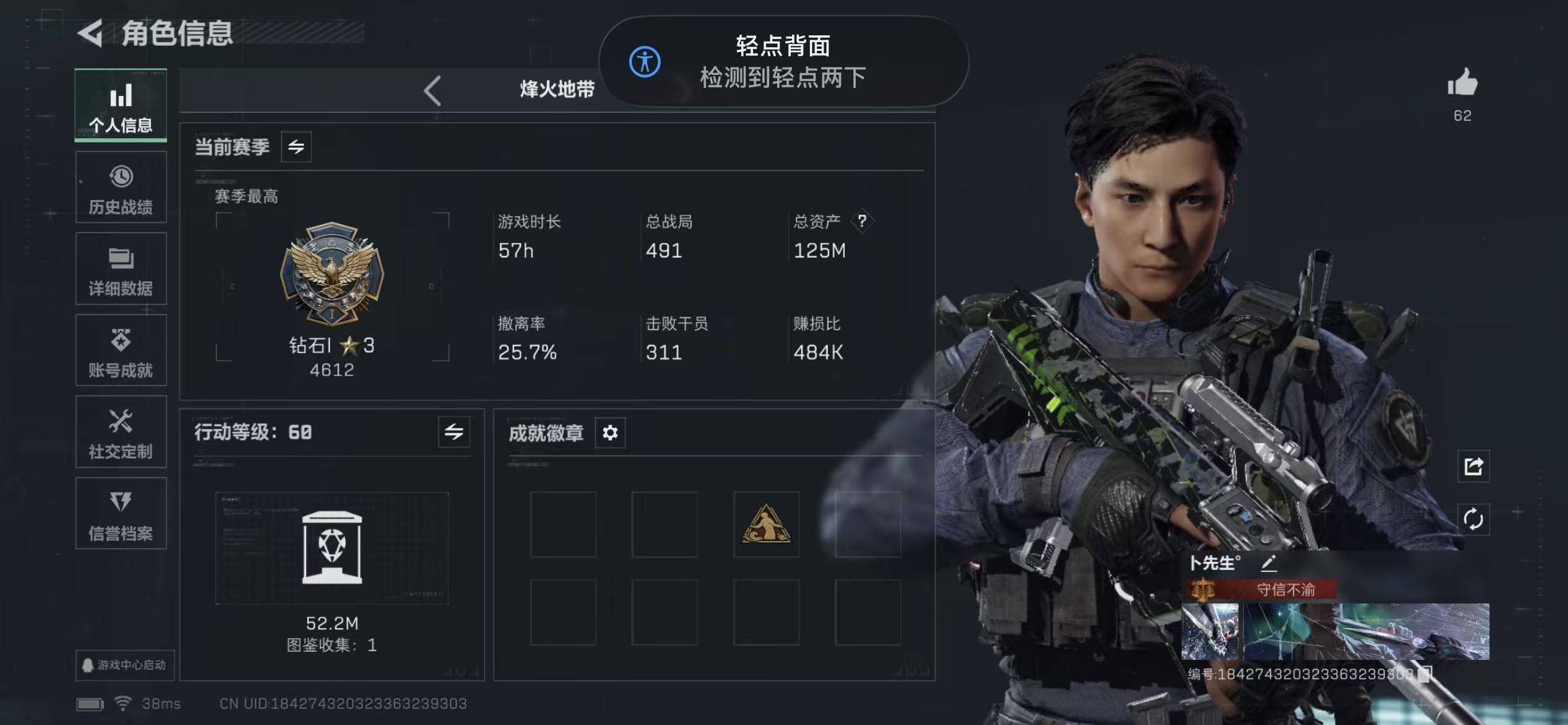Open the 社交定制 tab
Viewport: 1568px width, 725px height.
tap(121, 432)
